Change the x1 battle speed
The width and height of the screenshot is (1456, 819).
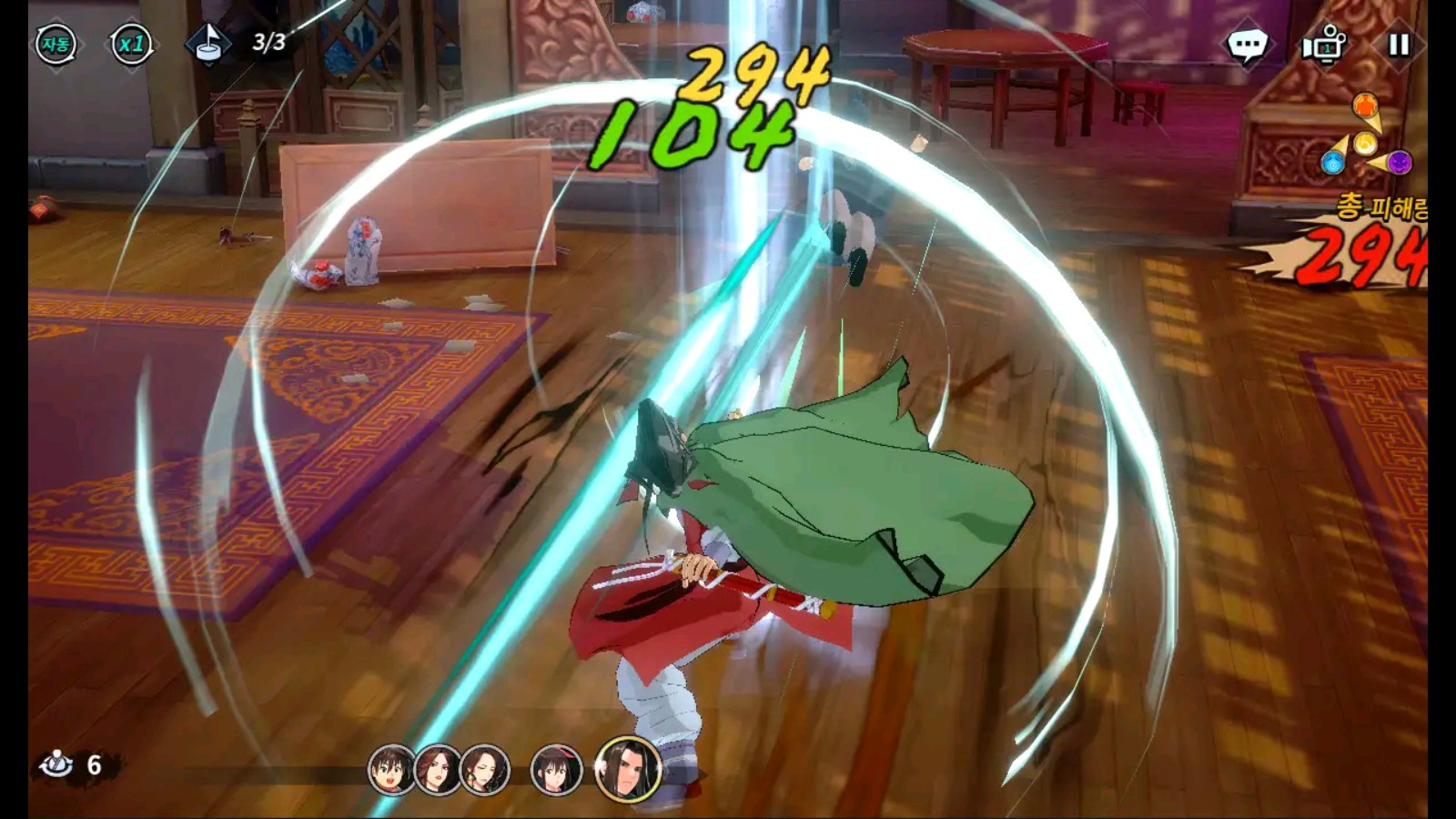131,44
